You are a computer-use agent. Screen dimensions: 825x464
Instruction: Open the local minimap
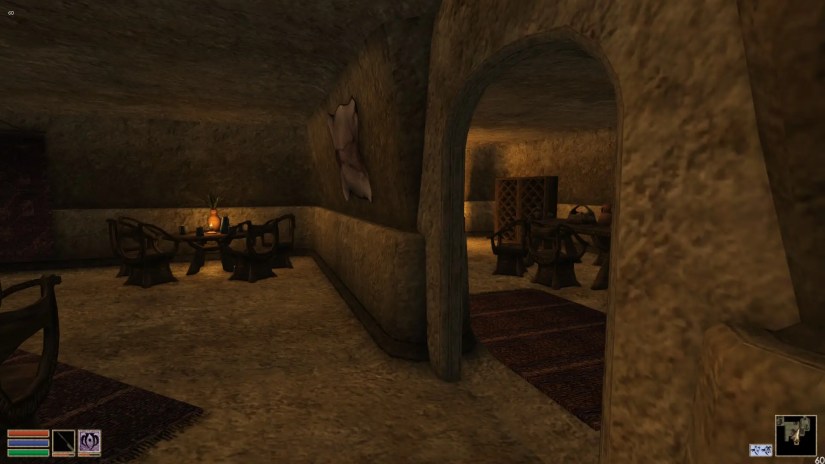coord(795,435)
